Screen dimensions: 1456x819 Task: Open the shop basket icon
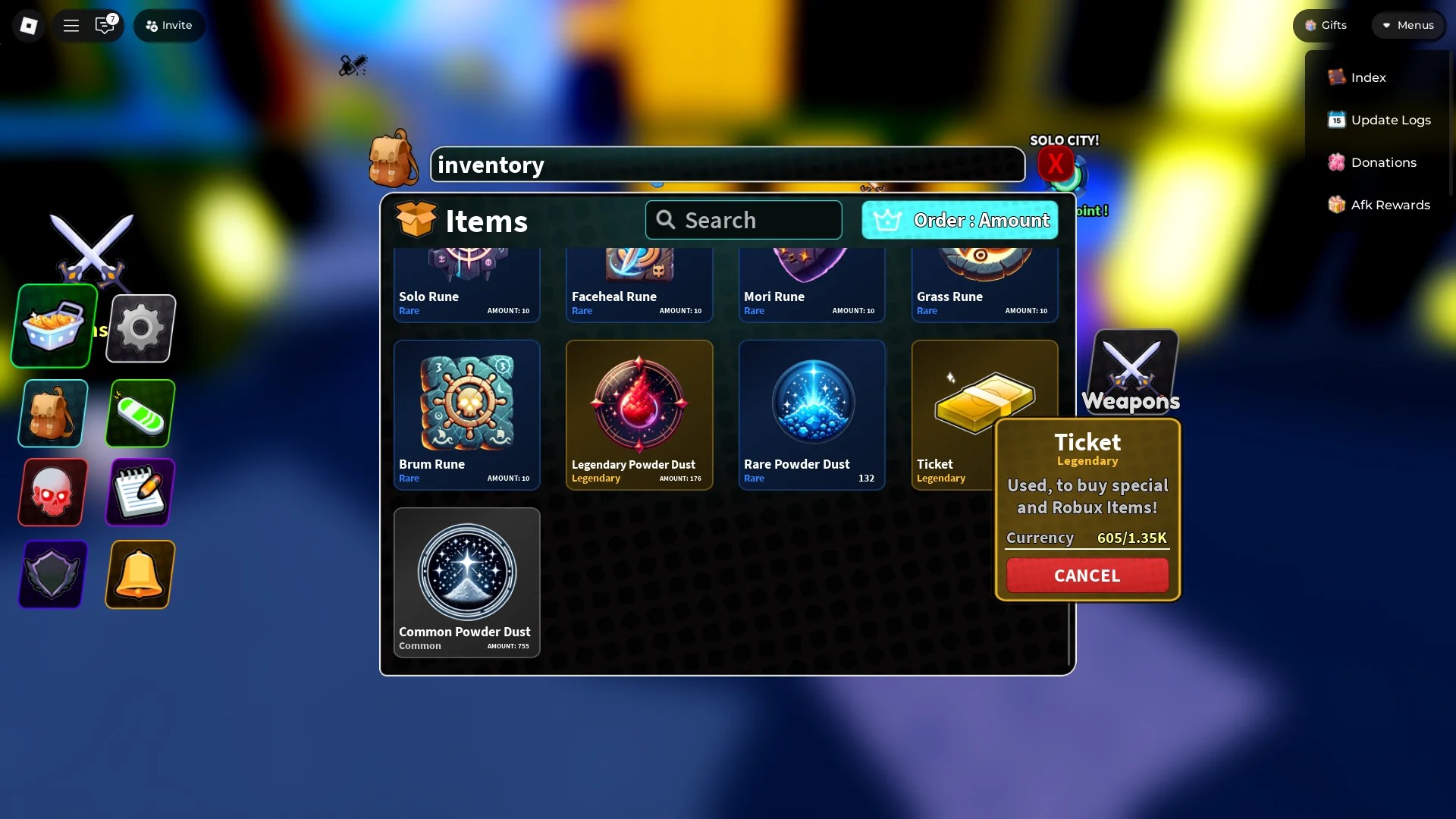pyautogui.click(x=52, y=326)
